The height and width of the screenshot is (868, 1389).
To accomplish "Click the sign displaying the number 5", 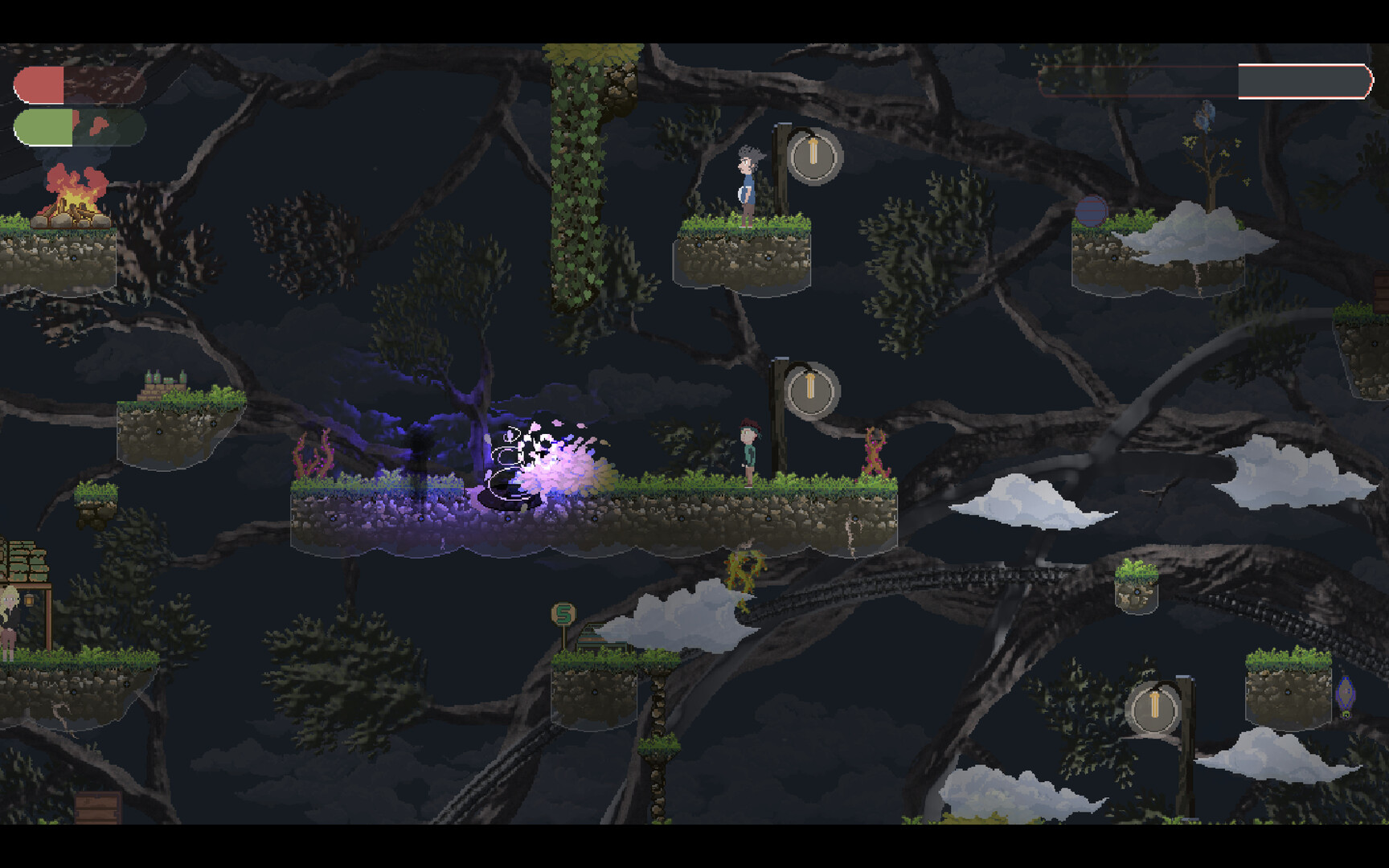I will pos(563,614).
